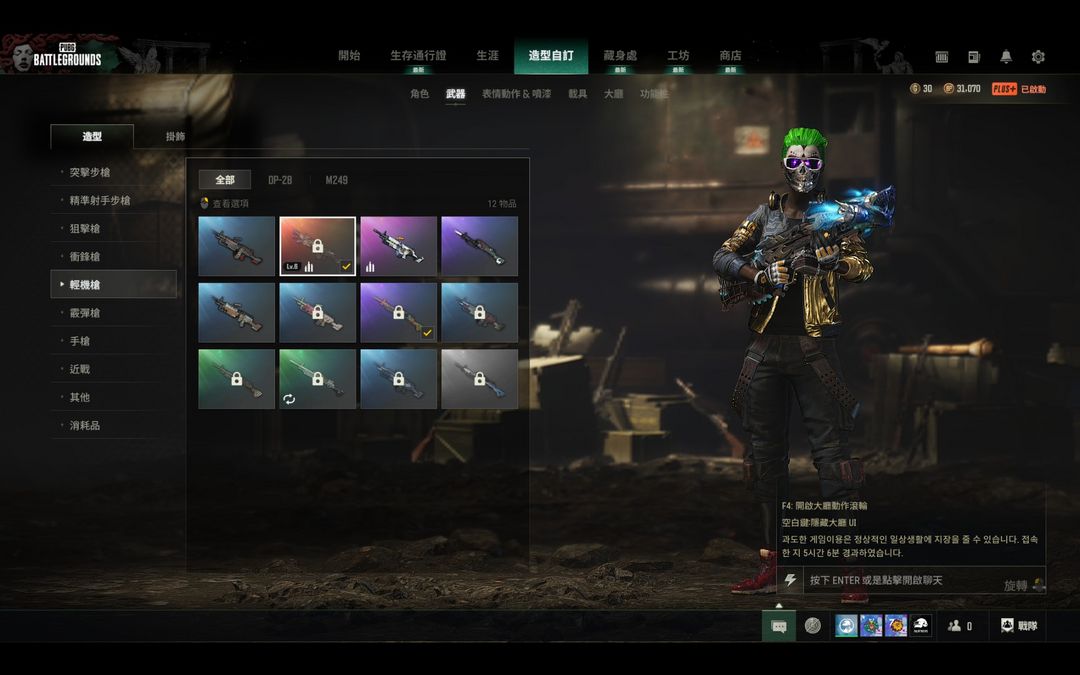
Task: Open the 掛飾 (Charms) tab
Action: tap(175, 137)
